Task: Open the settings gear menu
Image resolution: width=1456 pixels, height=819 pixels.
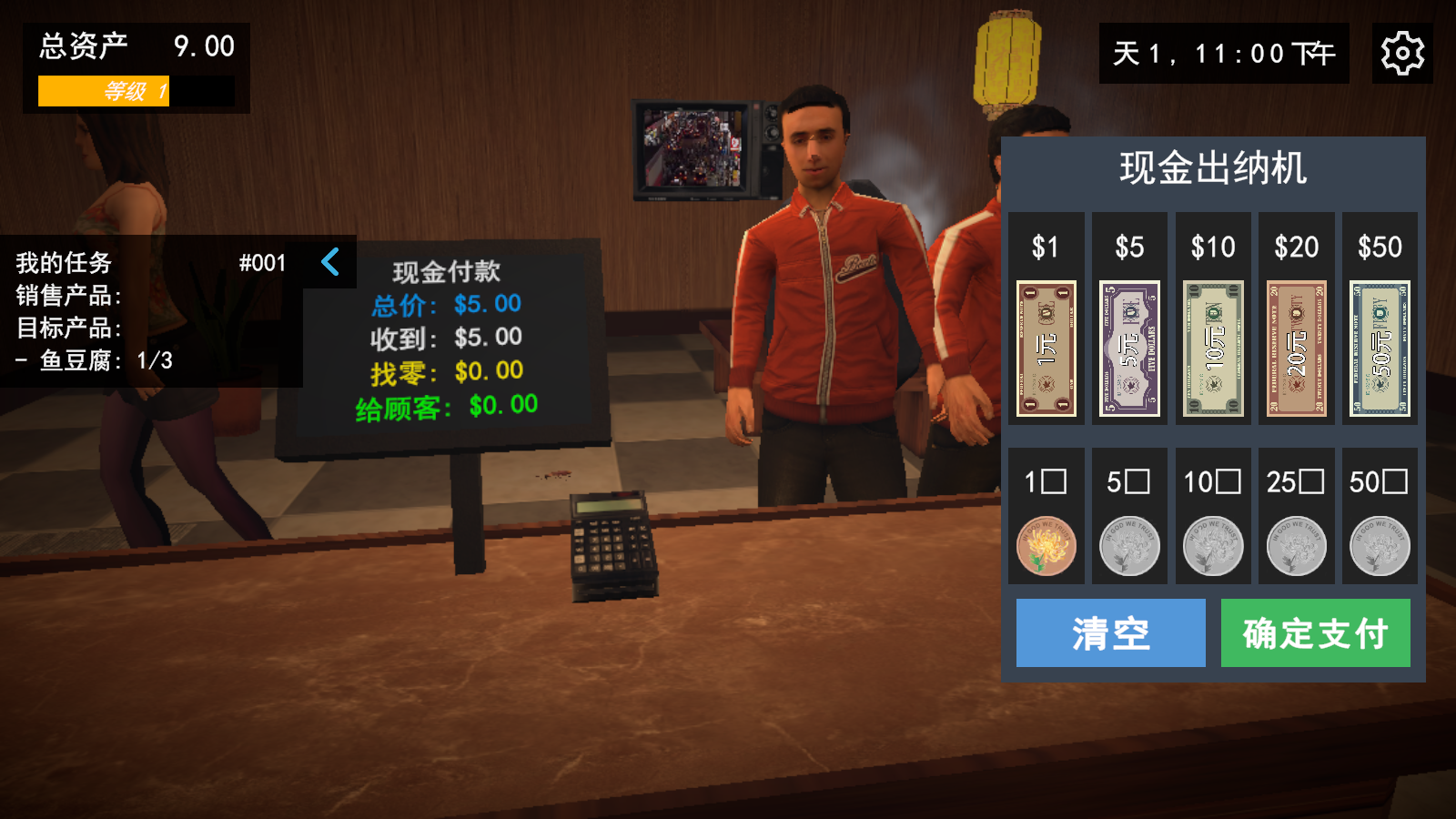Action: click(x=1402, y=53)
